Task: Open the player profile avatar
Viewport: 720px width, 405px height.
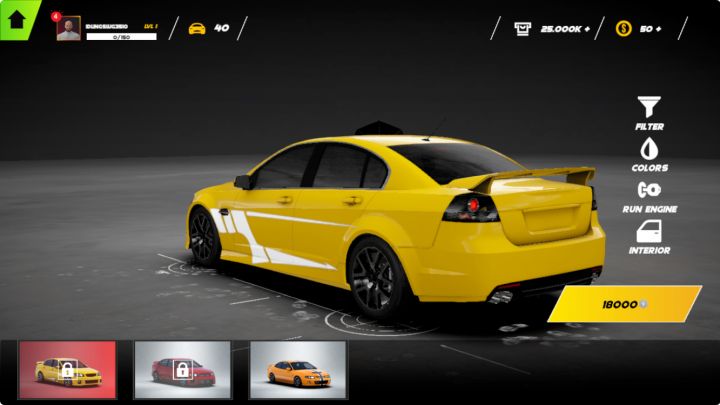Action: 68,29
